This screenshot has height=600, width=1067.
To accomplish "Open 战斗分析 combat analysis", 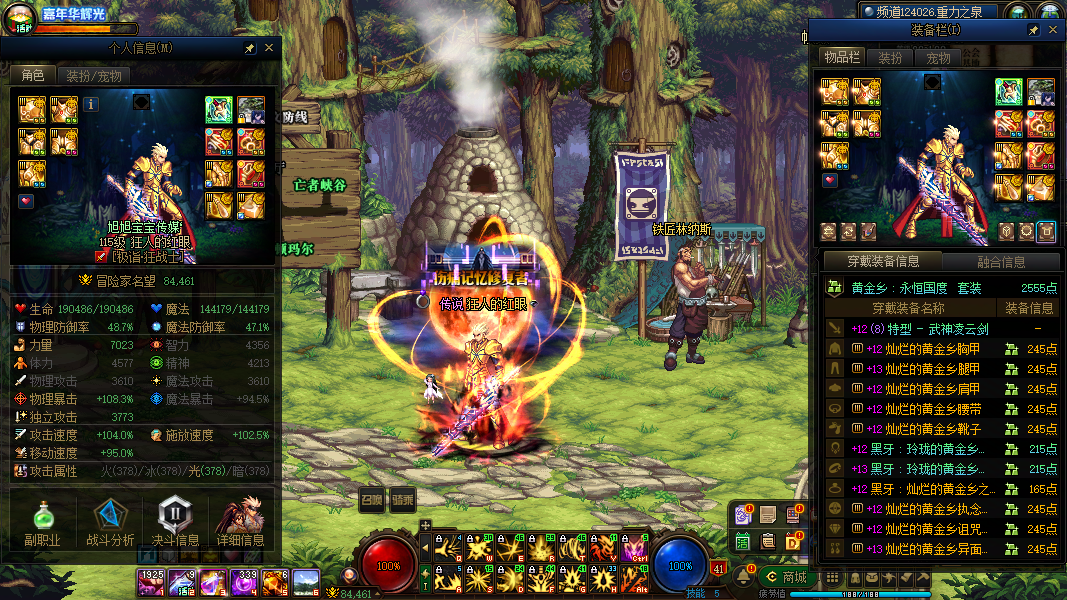I will coord(110,523).
